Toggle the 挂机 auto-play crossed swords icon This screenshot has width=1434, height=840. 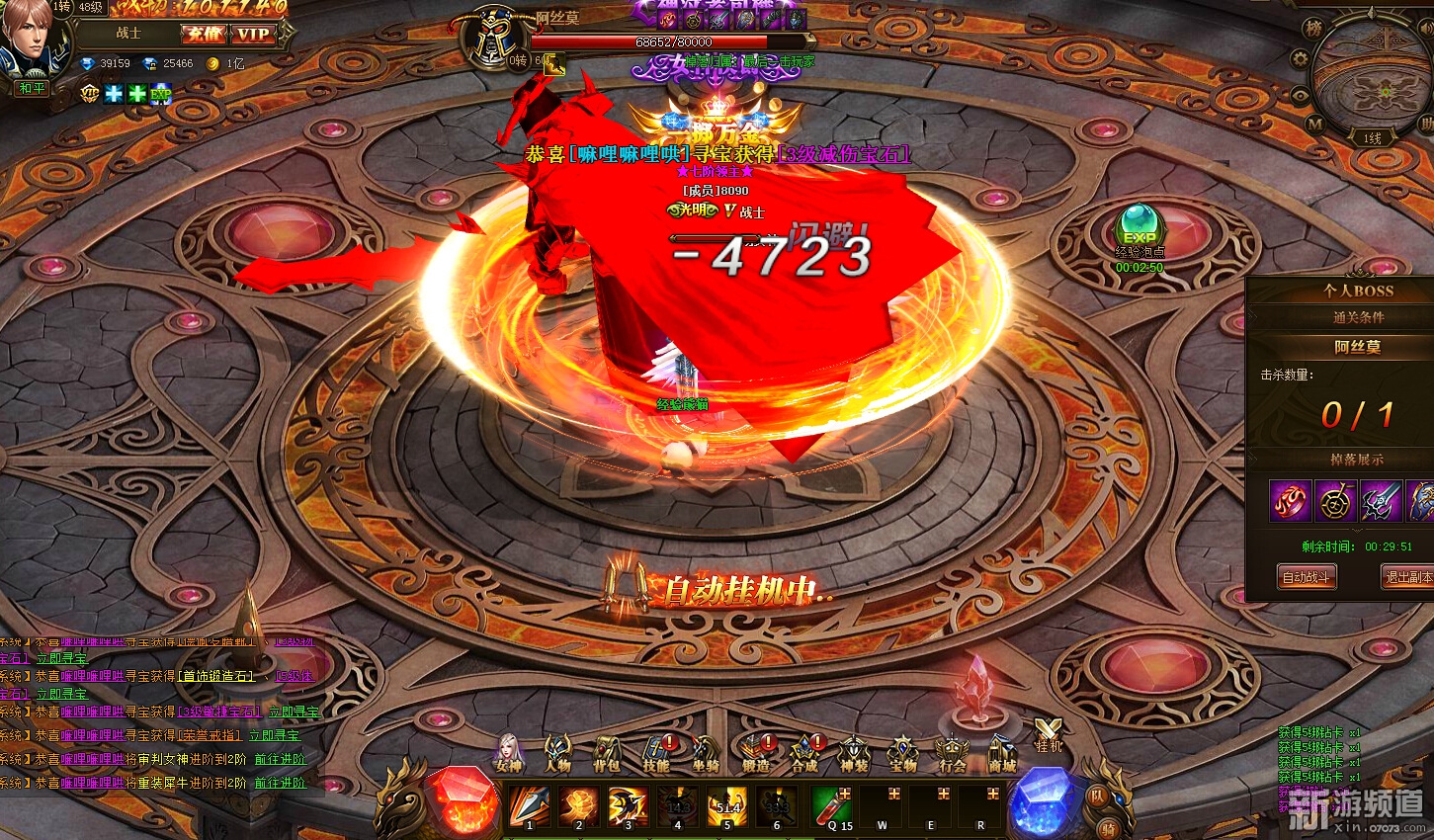click(1048, 734)
